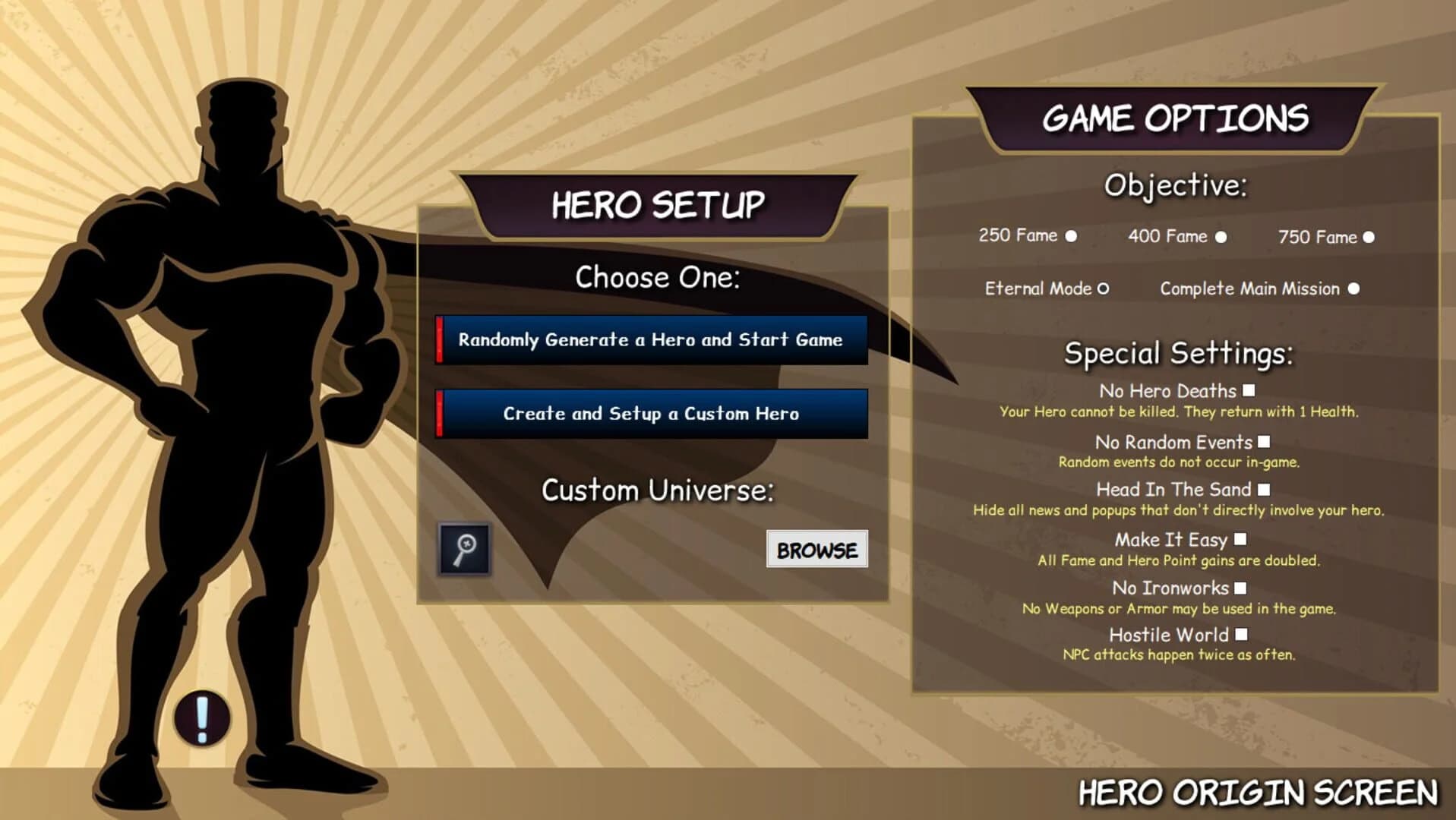1456x820 pixels.
Task: Choose Complete Main Mission objective
Action: 1355,289
